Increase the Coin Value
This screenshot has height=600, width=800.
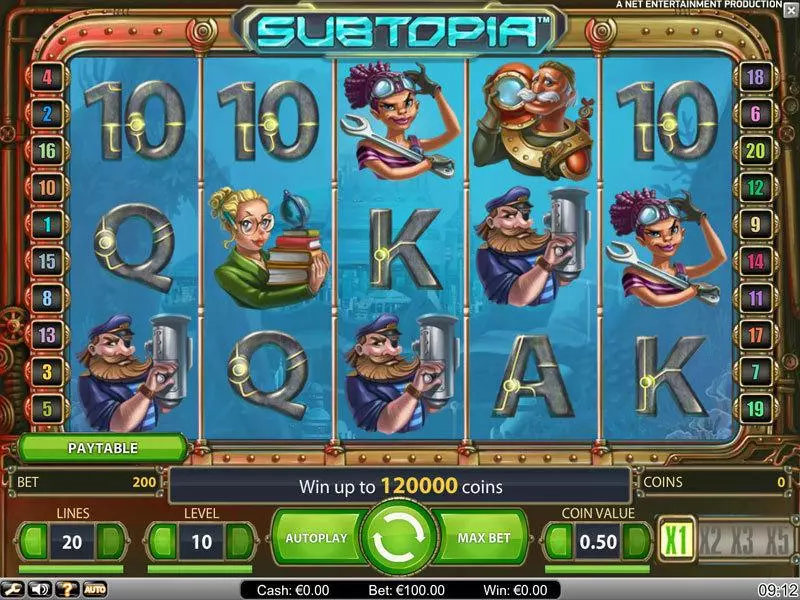[636, 540]
